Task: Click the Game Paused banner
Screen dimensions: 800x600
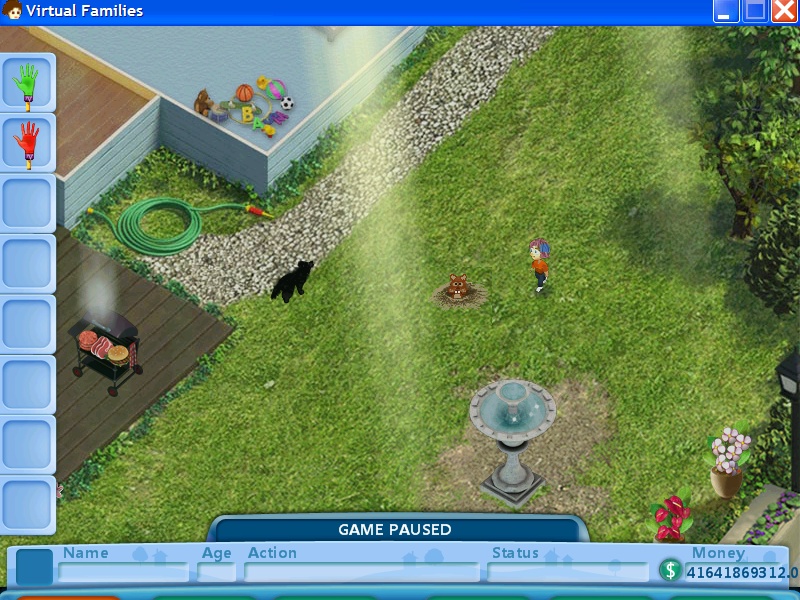Action: 395,529
